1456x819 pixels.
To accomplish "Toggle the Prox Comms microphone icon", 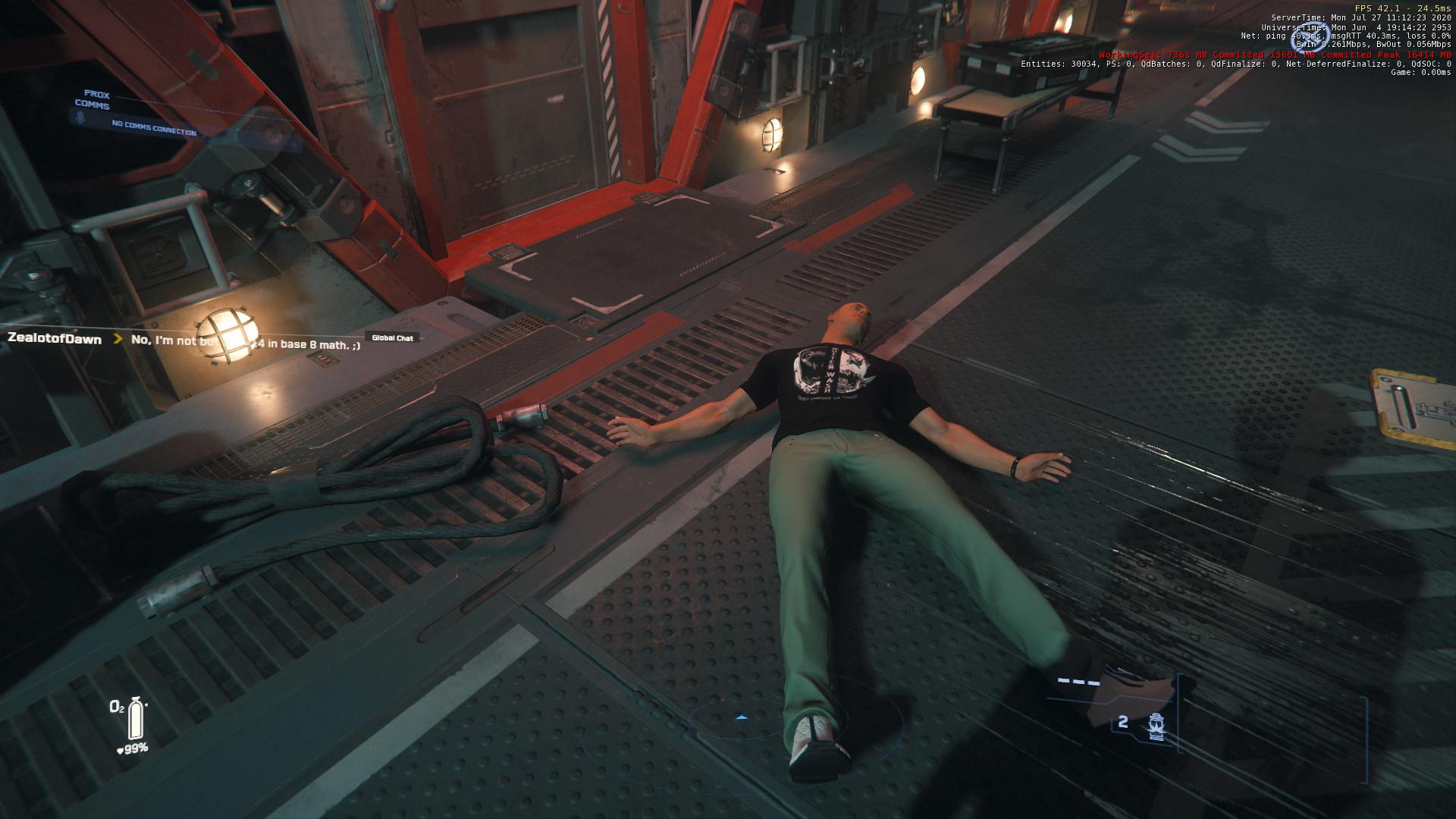I will tap(77, 118).
